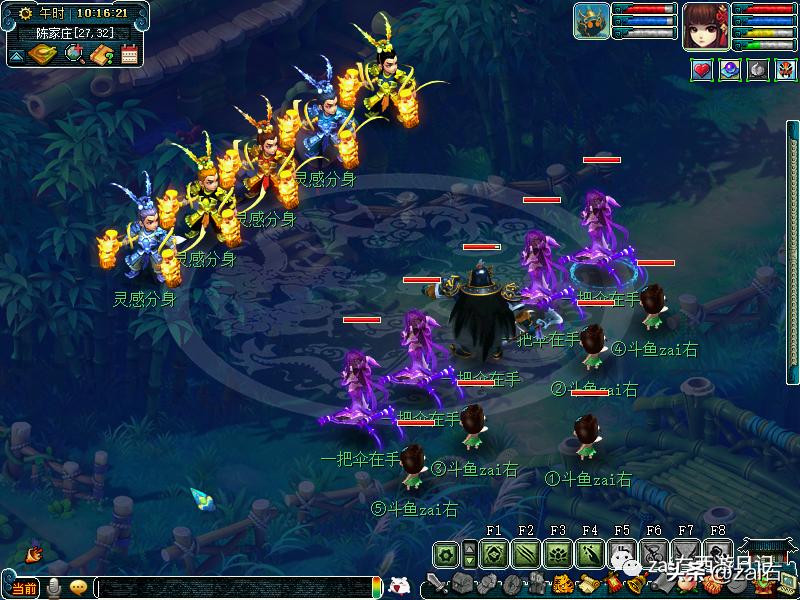Viewport: 800px width, 600px height.
Task: Click the armored pet portrait
Action: pyautogui.click(x=591, y=23)
